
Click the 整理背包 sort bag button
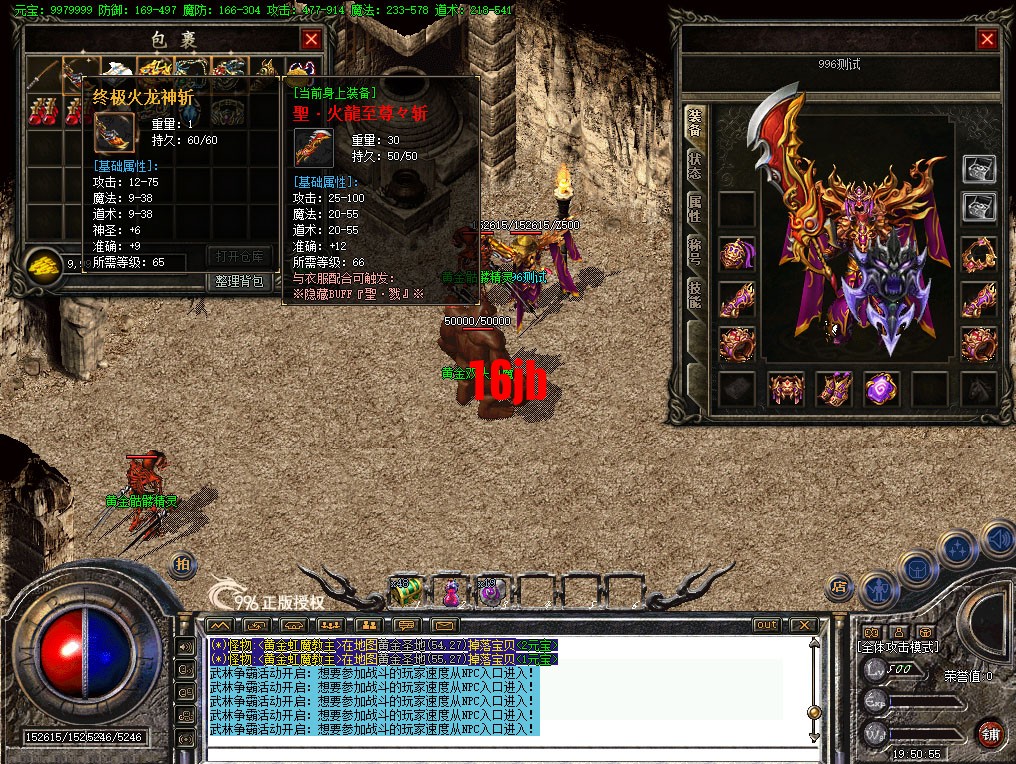point(240,281)
